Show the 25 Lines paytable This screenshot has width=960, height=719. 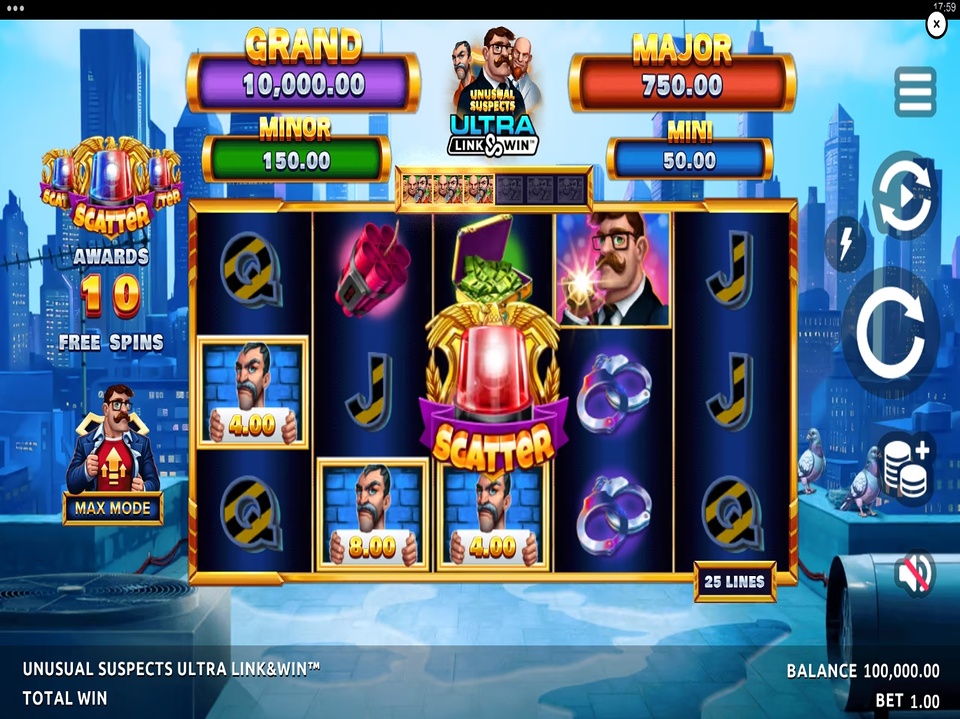735,581
